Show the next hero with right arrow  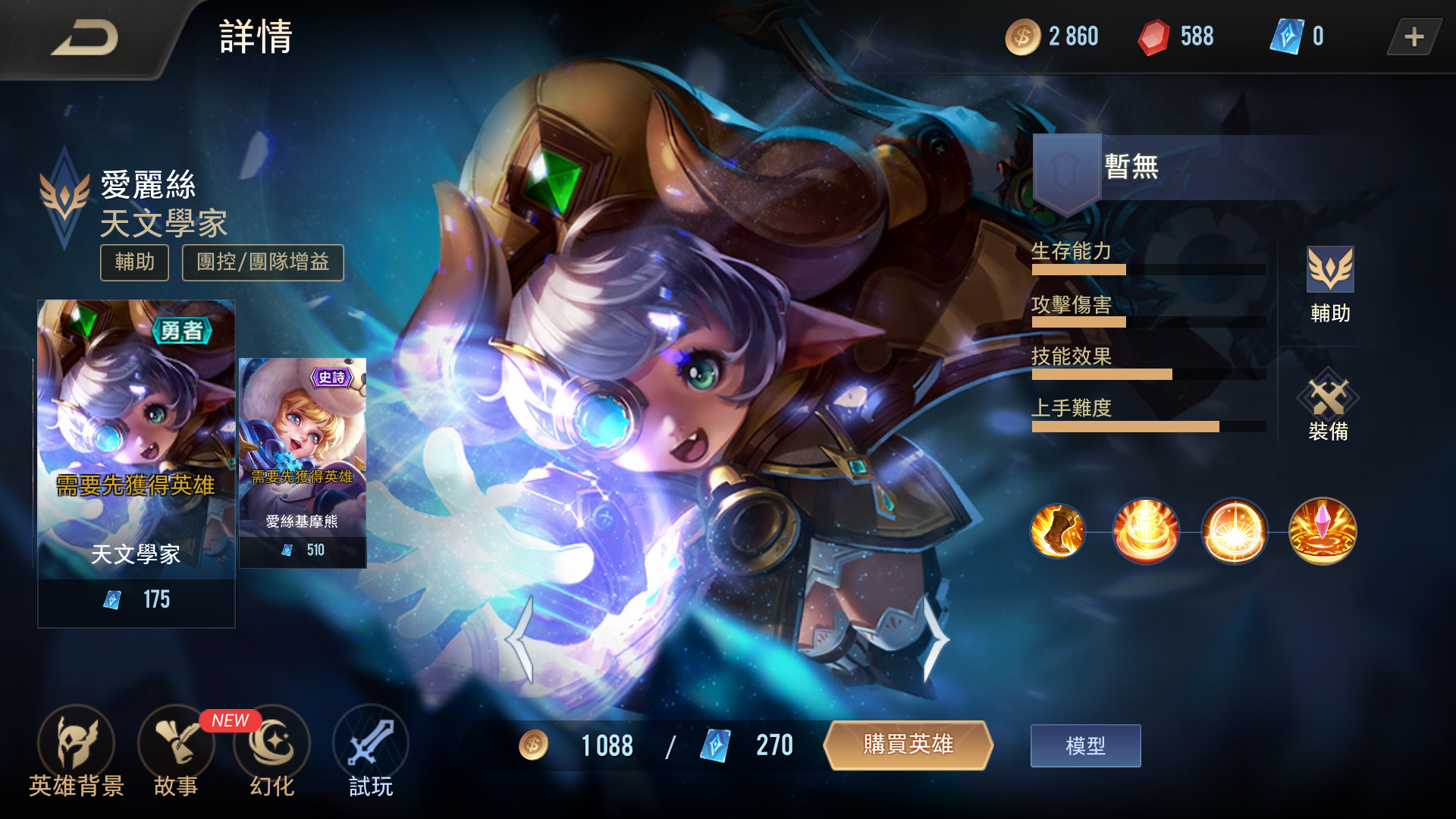click(x=935, y=639)
